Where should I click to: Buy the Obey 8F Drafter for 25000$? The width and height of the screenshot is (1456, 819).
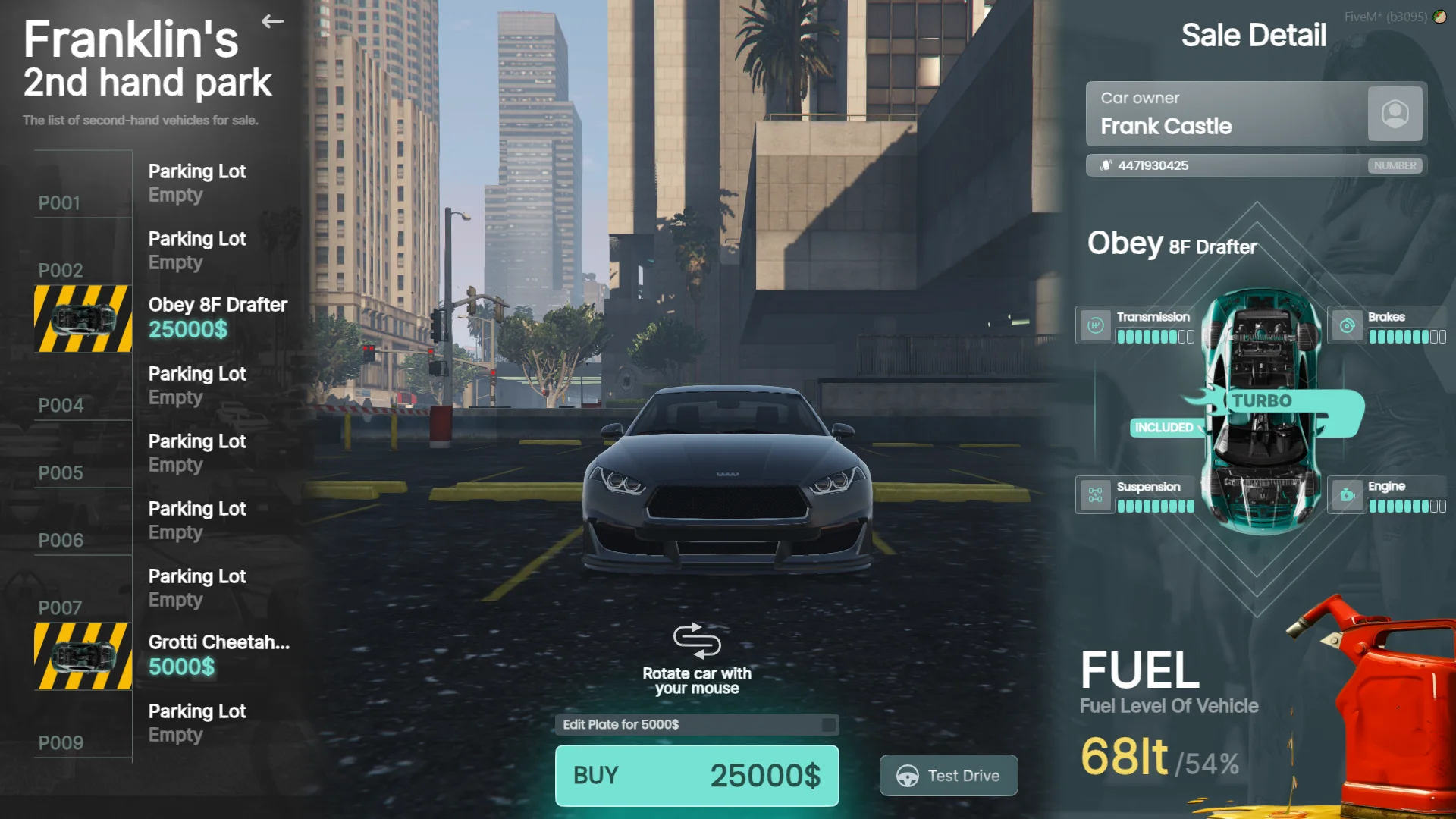pos(696,775)
